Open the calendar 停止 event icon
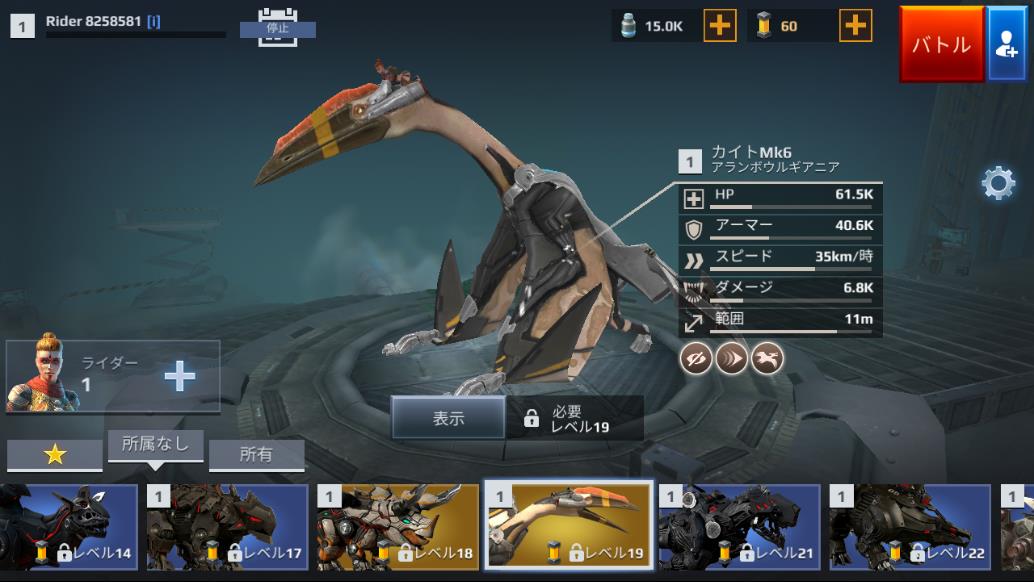Screen dimensions: 1034x582 coord(277,24)
